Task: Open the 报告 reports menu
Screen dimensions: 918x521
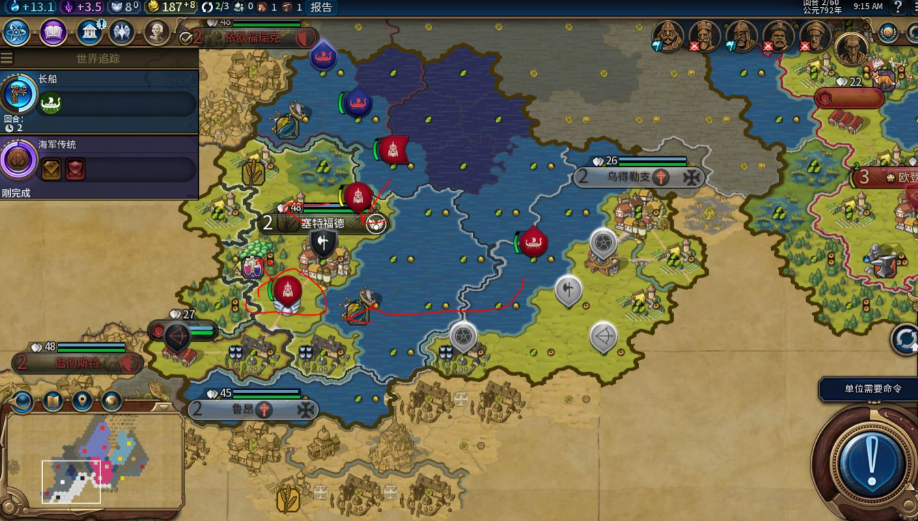Action: [x=321, y=7]
